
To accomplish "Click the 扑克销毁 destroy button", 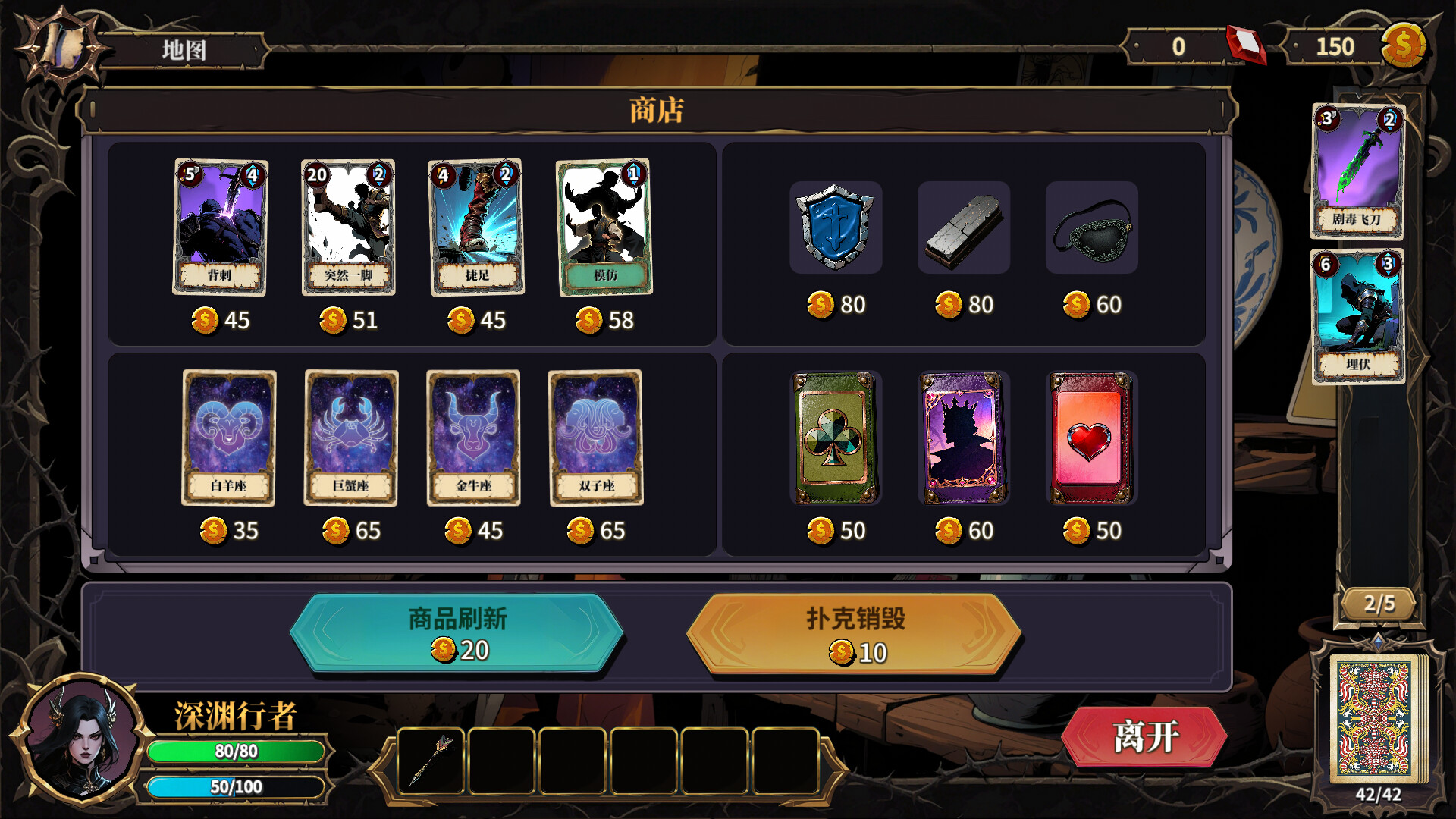I will pos(861,633).
